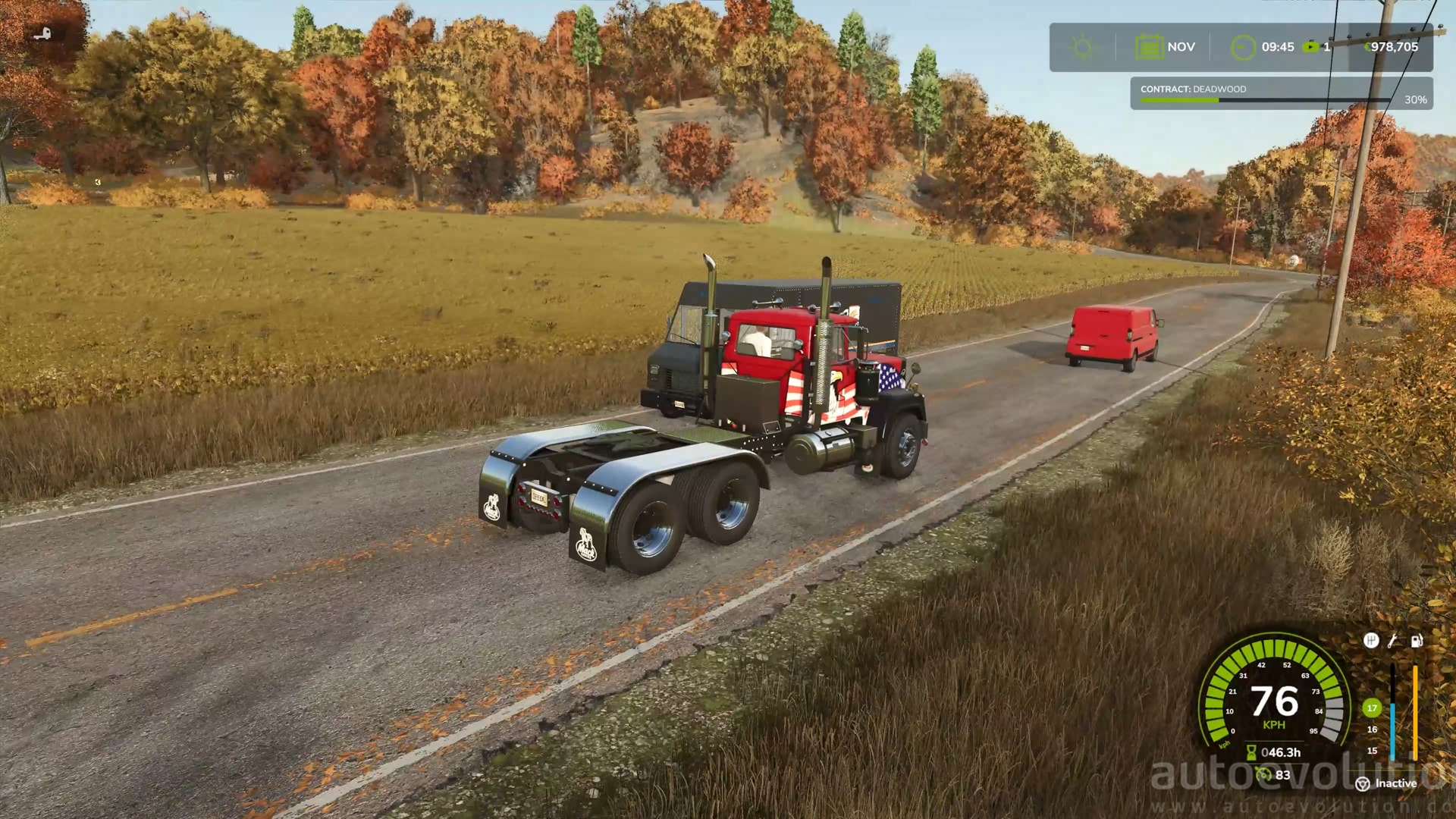Click the wrench damage icon
The width and height of the screenshot is (1456, 819).
[x=1393, y=641]
